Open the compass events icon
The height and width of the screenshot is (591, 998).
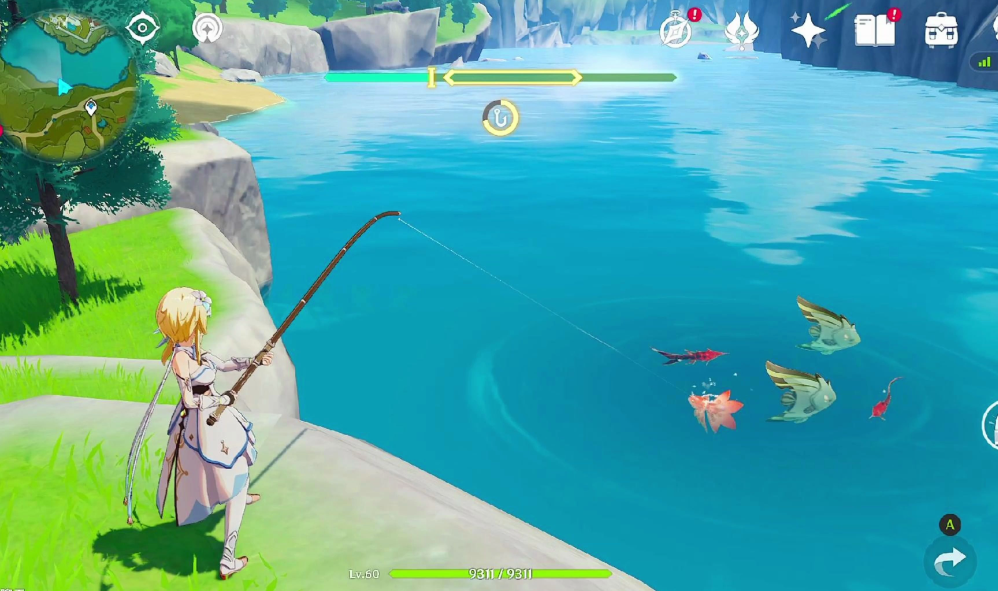point(677,31)
